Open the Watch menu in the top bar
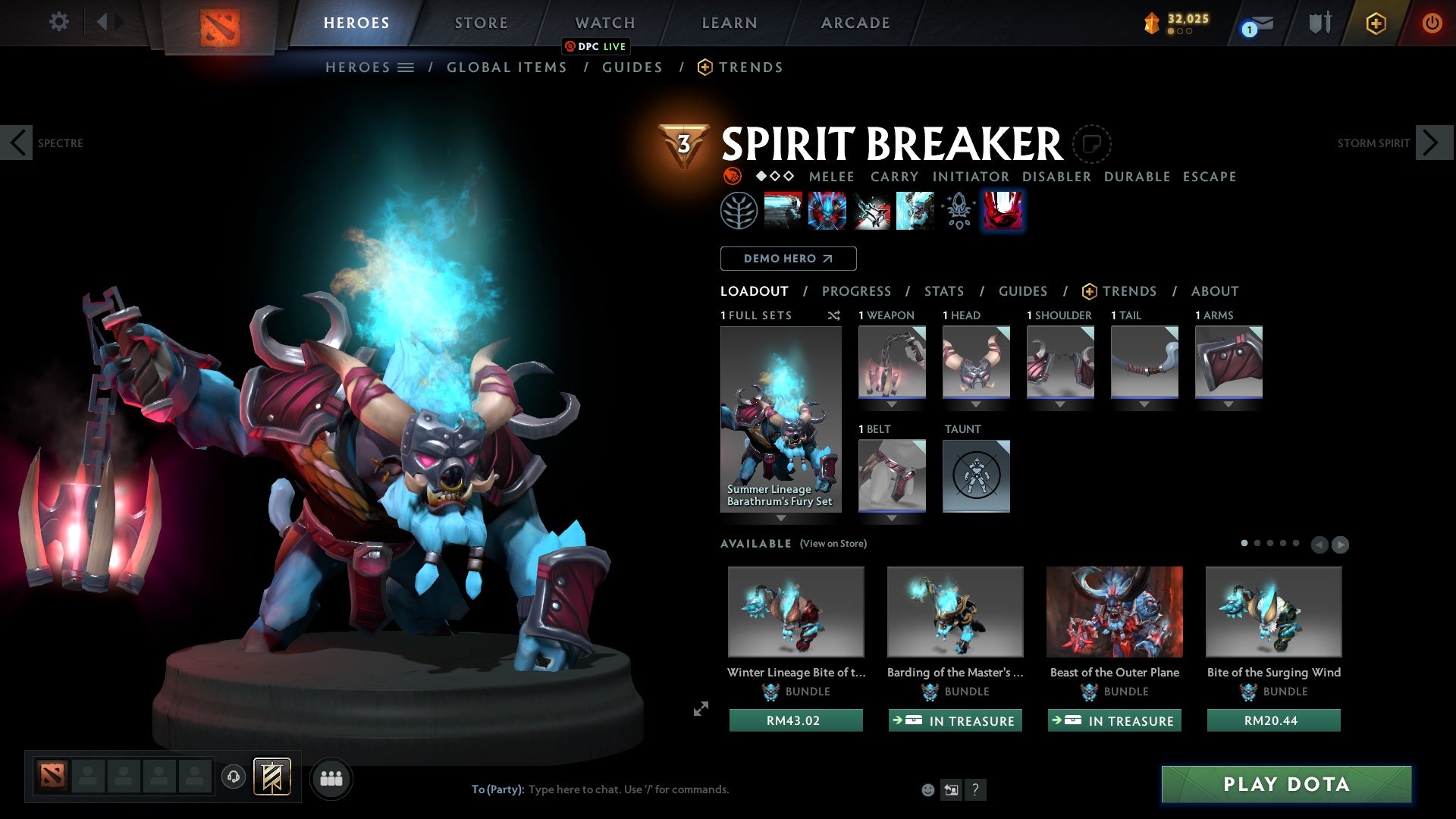Image resolution: width=1456 pixels, height=819 pixels. 604,22
